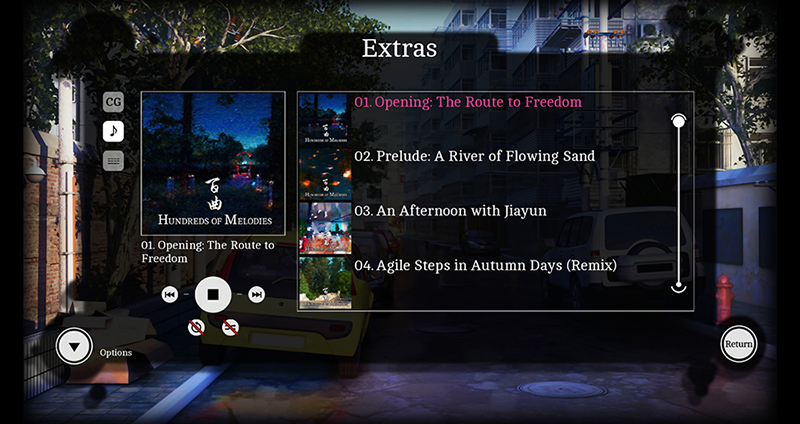Toggle the shuffle mode icon
The width and height of the screenshot is (800, 424).
[230, 327]
